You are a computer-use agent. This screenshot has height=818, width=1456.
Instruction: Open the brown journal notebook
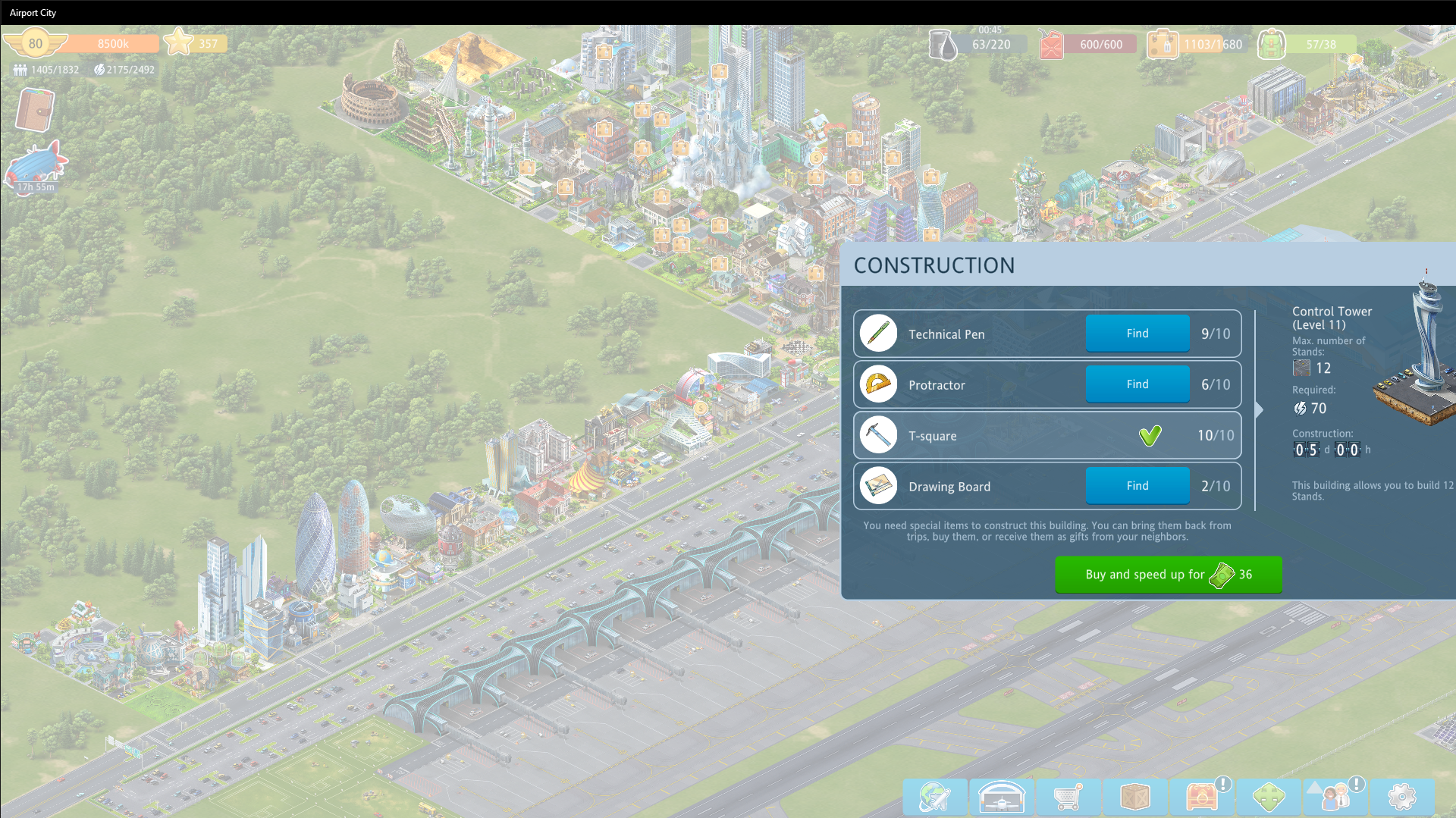tap(35, 110)
